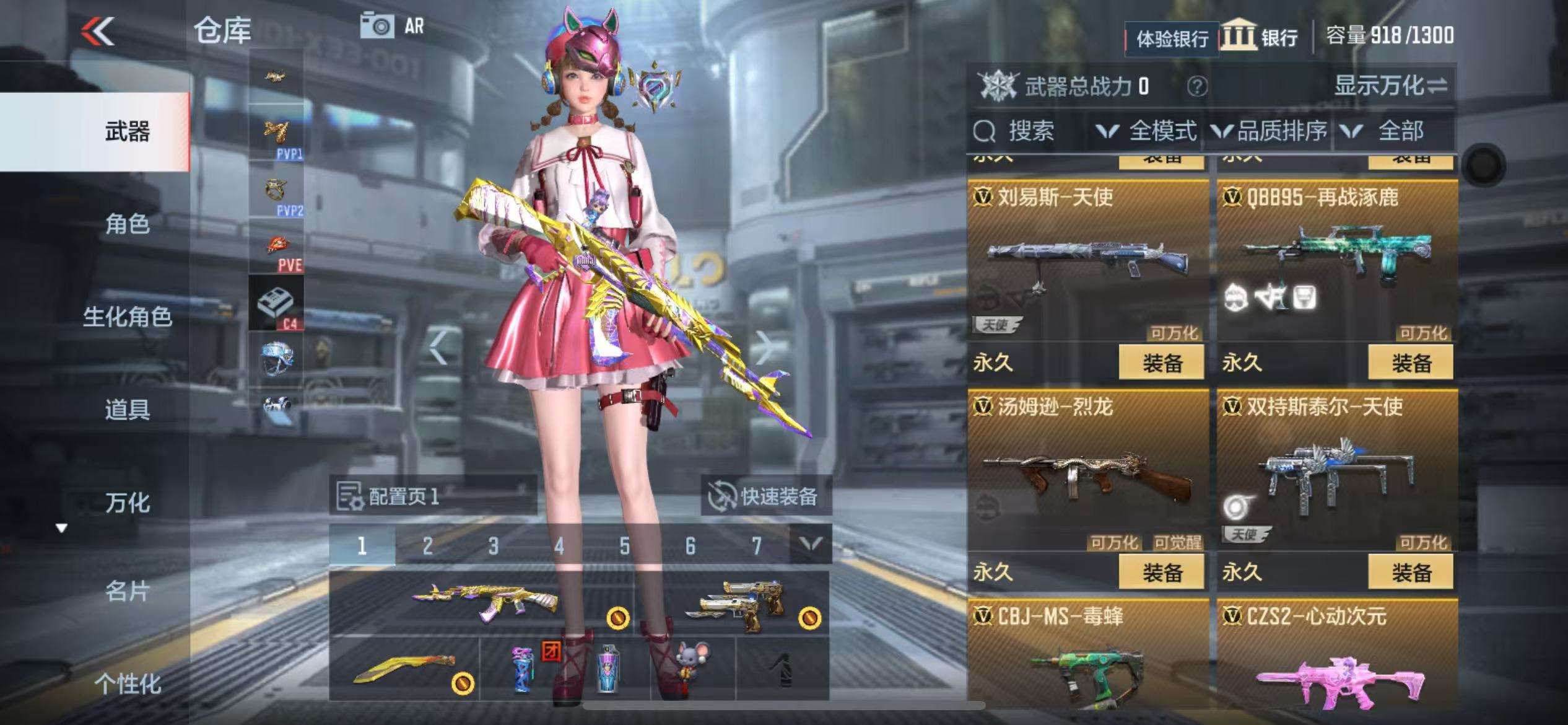Open the 名片 (Name Card) category

point(127,592)
